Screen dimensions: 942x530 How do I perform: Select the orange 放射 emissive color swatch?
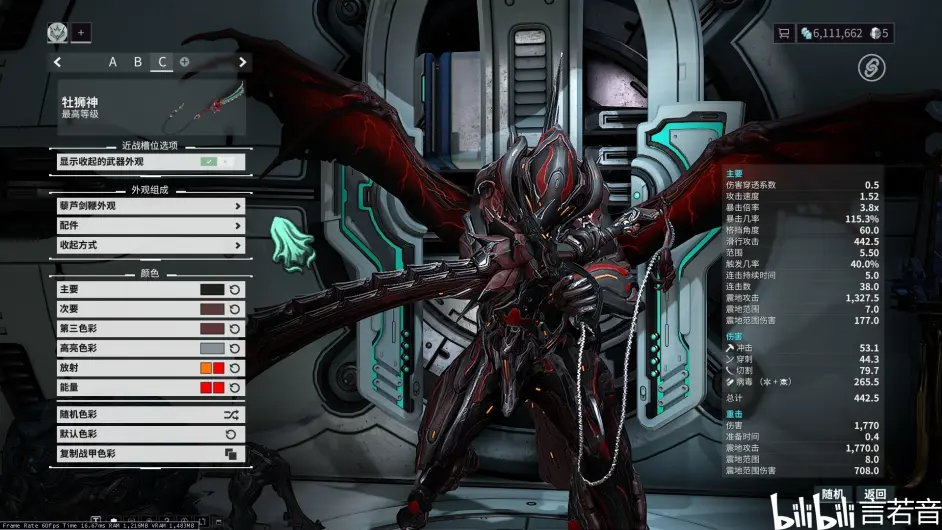205,368
